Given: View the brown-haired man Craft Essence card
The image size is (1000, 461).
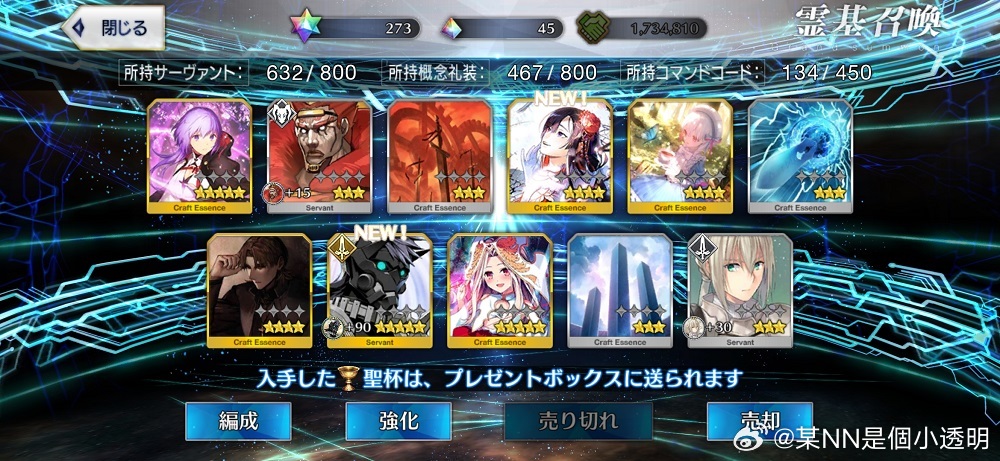Looking at the screenshot, I should [x=260, y=290].
